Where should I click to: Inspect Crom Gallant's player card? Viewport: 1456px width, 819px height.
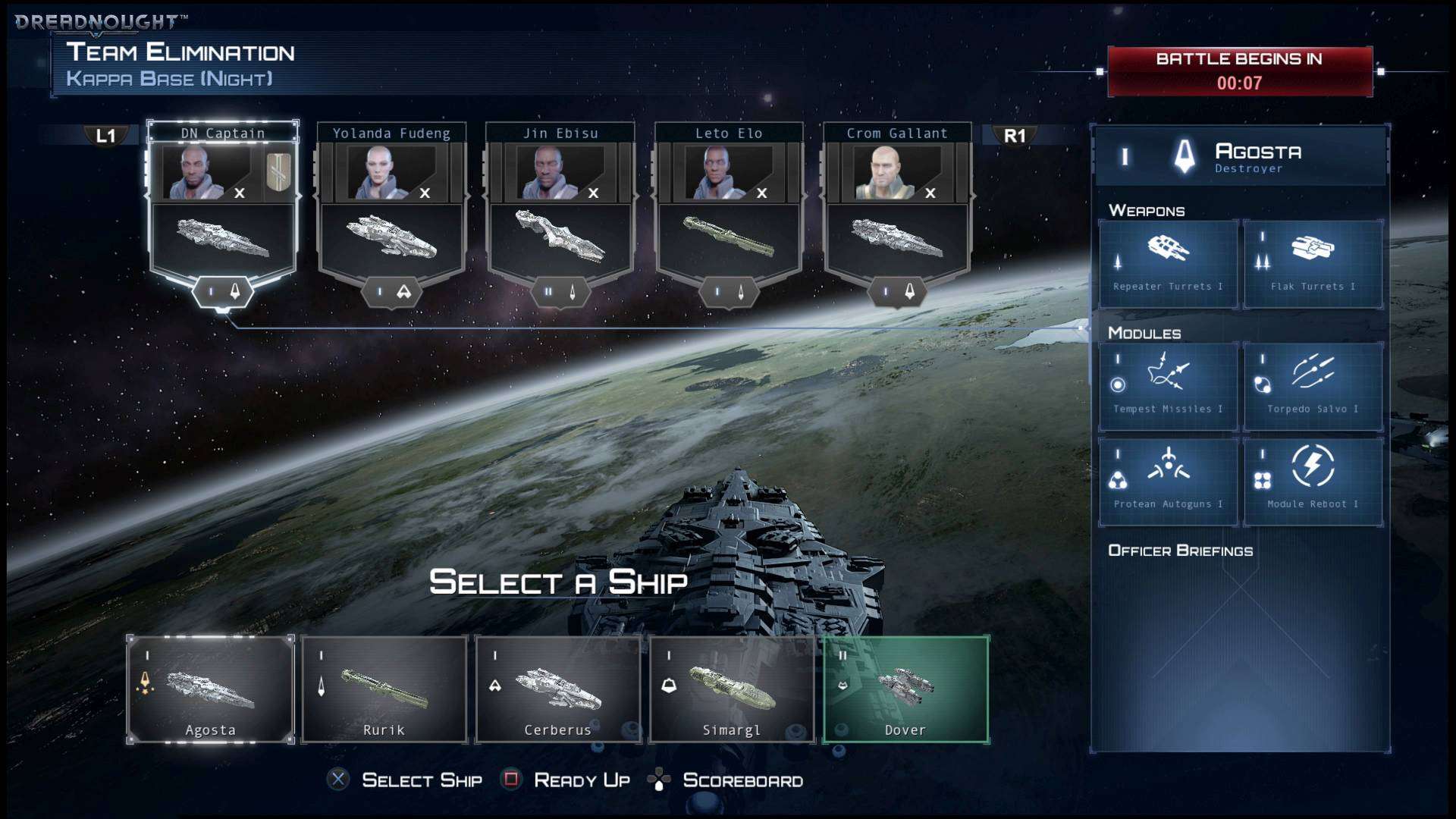pos(897,205)
